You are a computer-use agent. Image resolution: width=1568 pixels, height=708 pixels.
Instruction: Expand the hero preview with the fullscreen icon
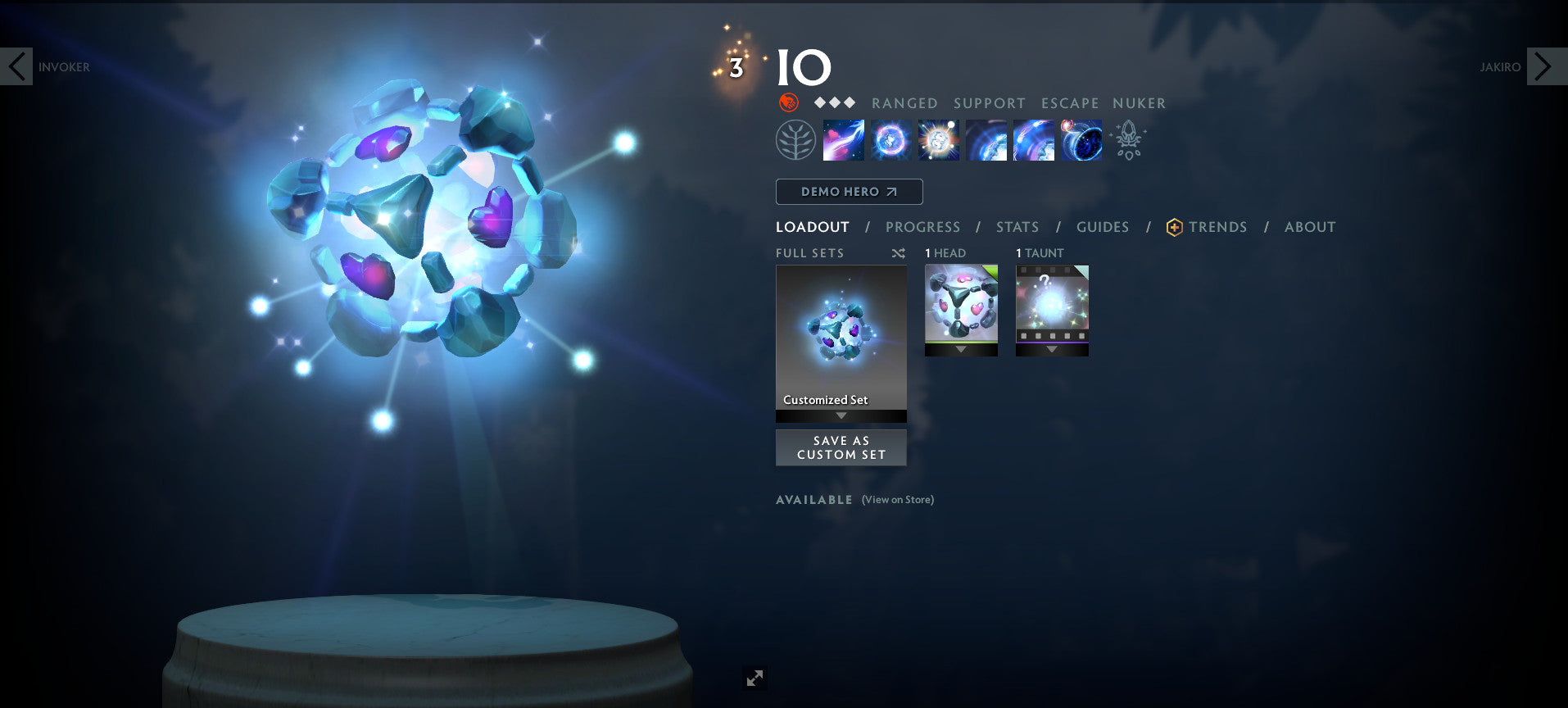(755, 678)
